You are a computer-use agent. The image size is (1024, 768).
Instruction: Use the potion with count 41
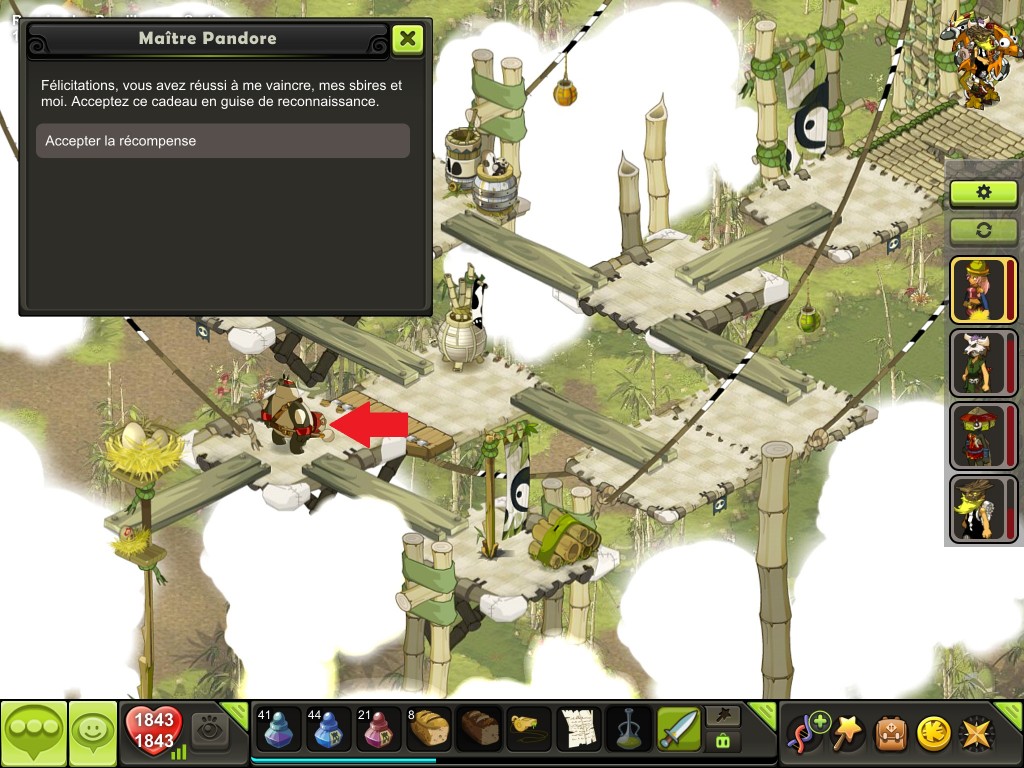279,729
